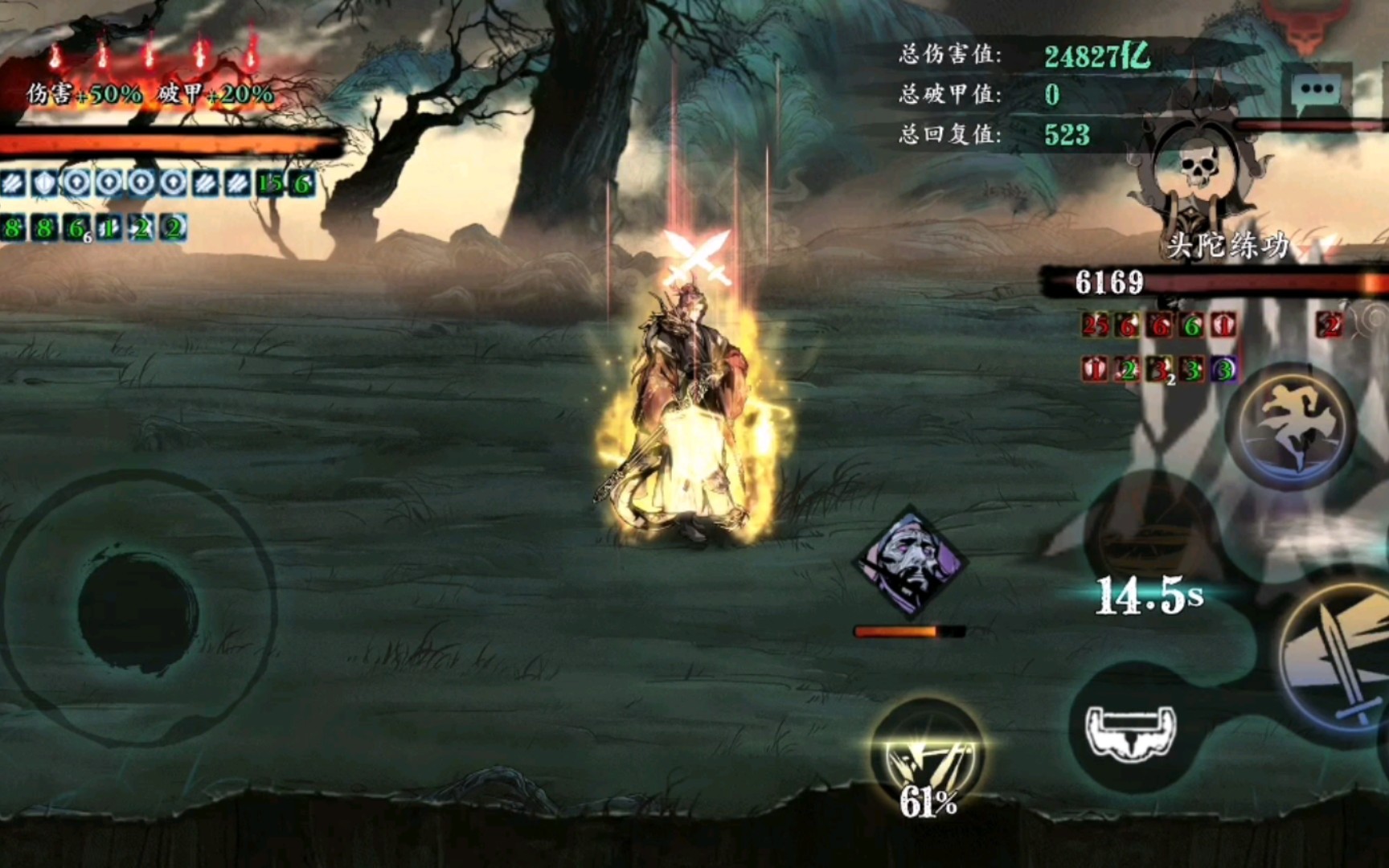
Task: Open the chat speech bubble
Action: point(1316,90)
